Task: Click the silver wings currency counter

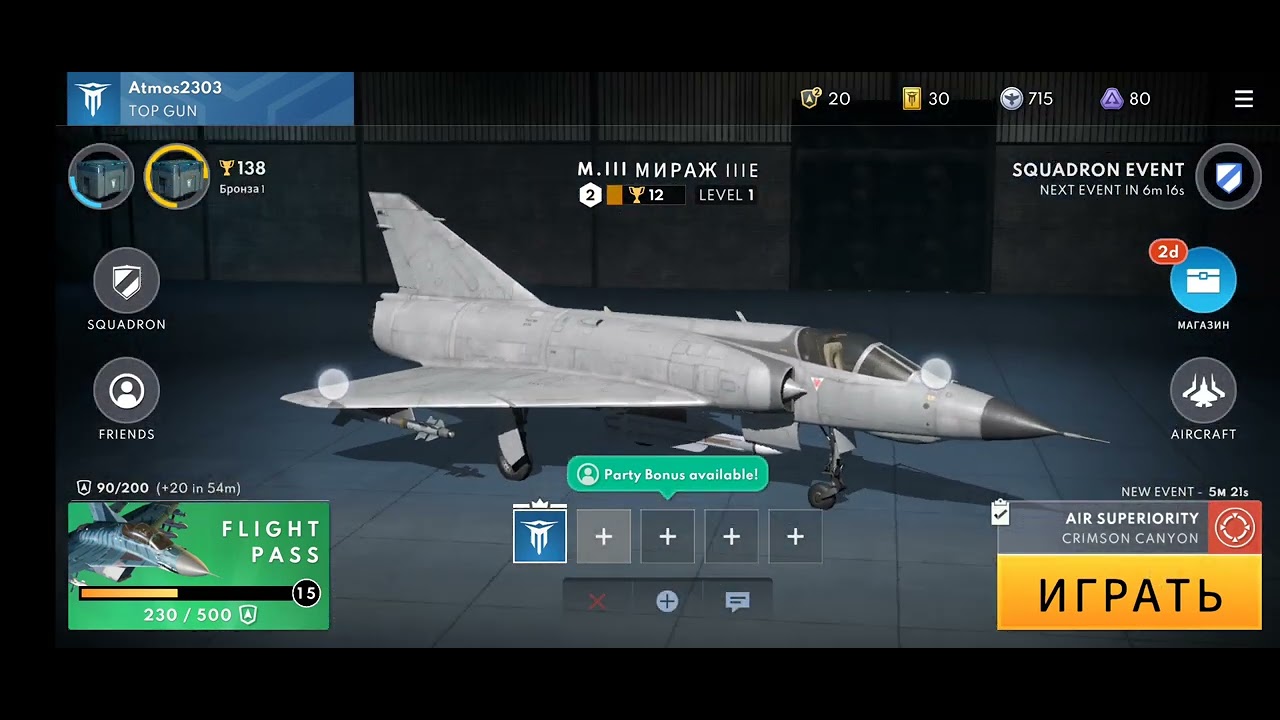Action: point(1027,99)
